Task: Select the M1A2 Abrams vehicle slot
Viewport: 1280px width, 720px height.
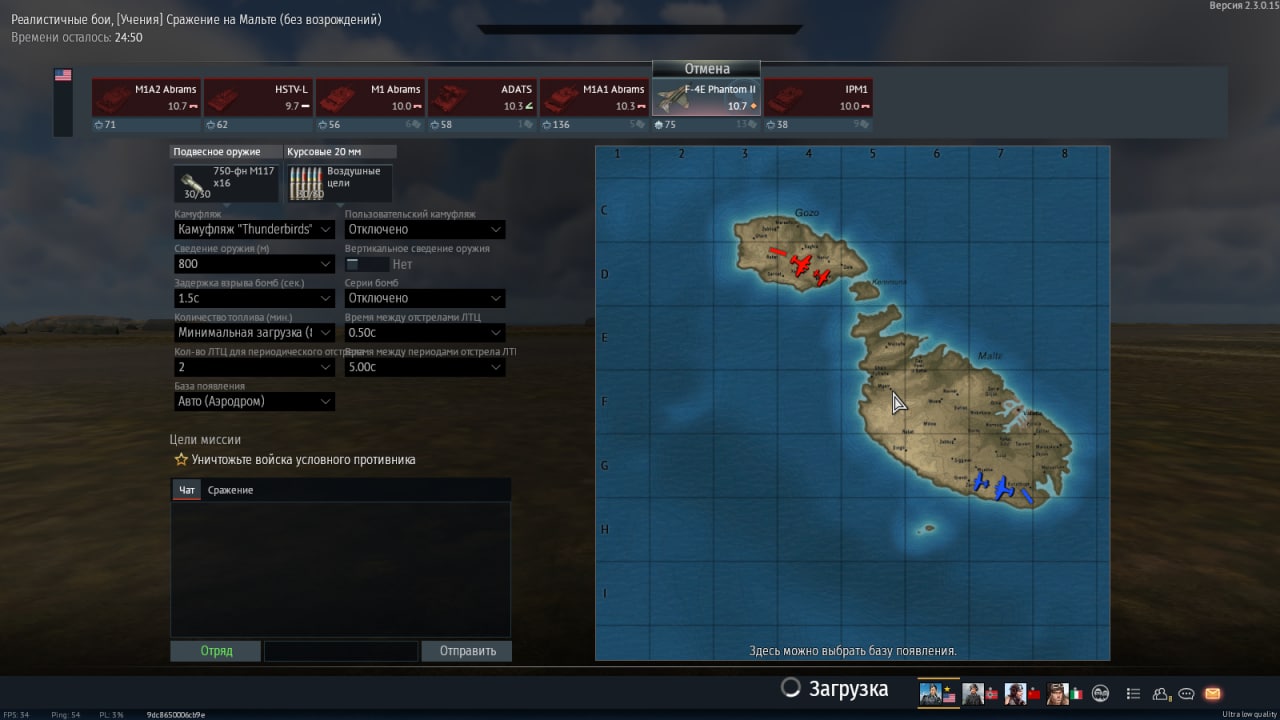Action: [146, 98]
